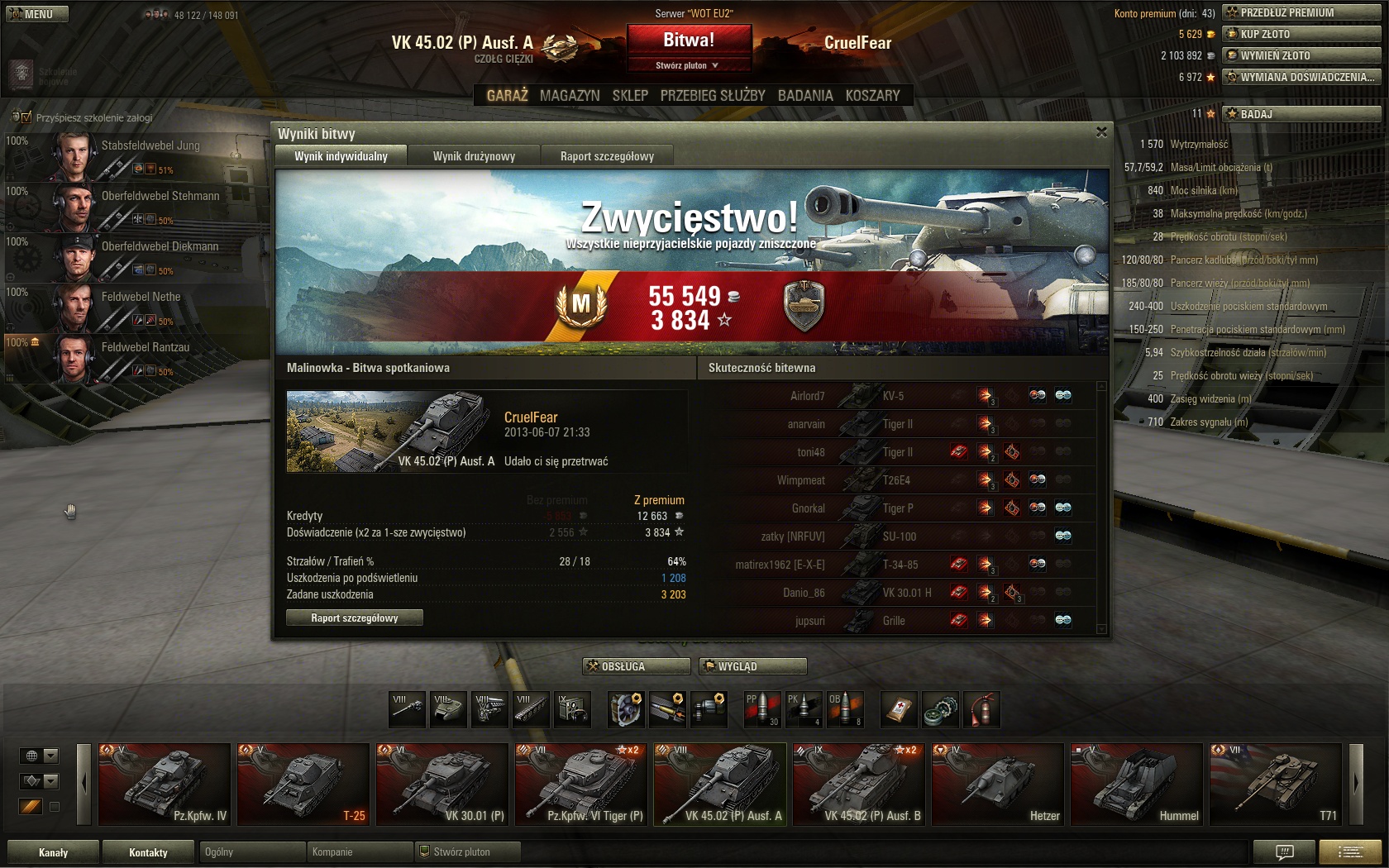Image resolution: width=1389 pixels, height=868 pixels.
Task: Close the Wyniki bitwy results window
Action: pos(1101,132)
